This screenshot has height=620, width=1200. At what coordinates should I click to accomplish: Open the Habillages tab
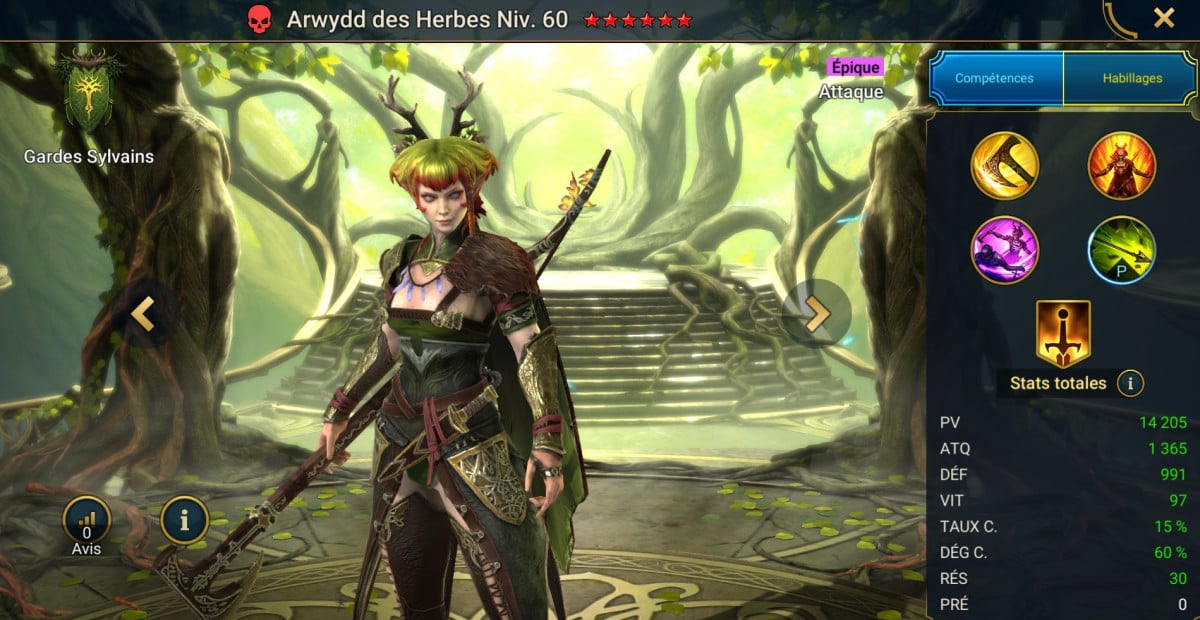pos(1132,78)
